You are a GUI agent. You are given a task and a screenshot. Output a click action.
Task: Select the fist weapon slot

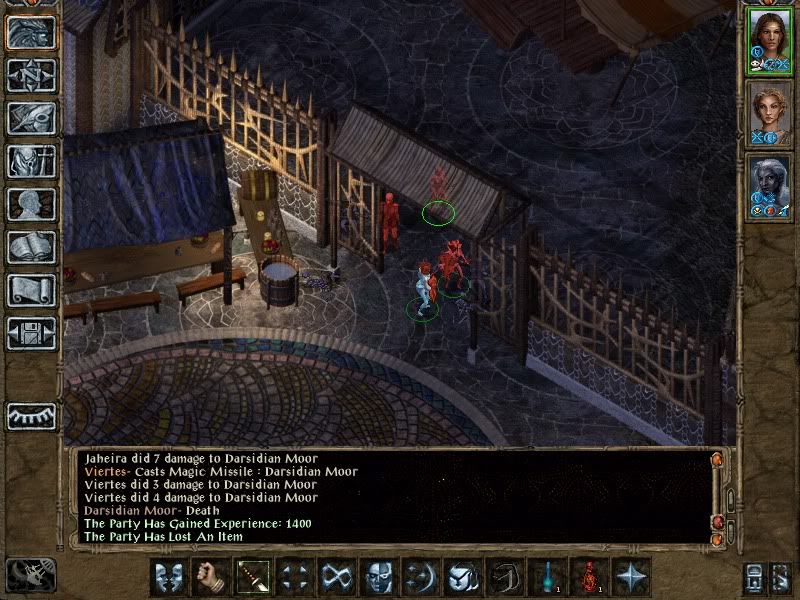pos(211,577)
